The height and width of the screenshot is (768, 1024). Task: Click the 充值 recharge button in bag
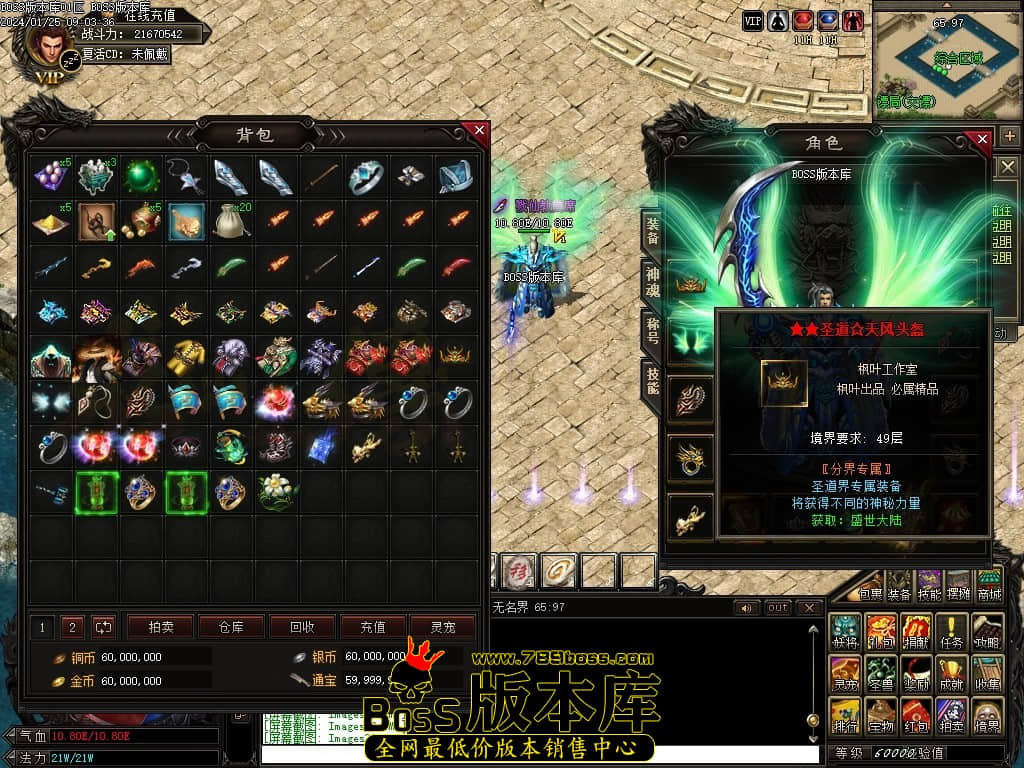pyautogui.click(x=373, y=627)
